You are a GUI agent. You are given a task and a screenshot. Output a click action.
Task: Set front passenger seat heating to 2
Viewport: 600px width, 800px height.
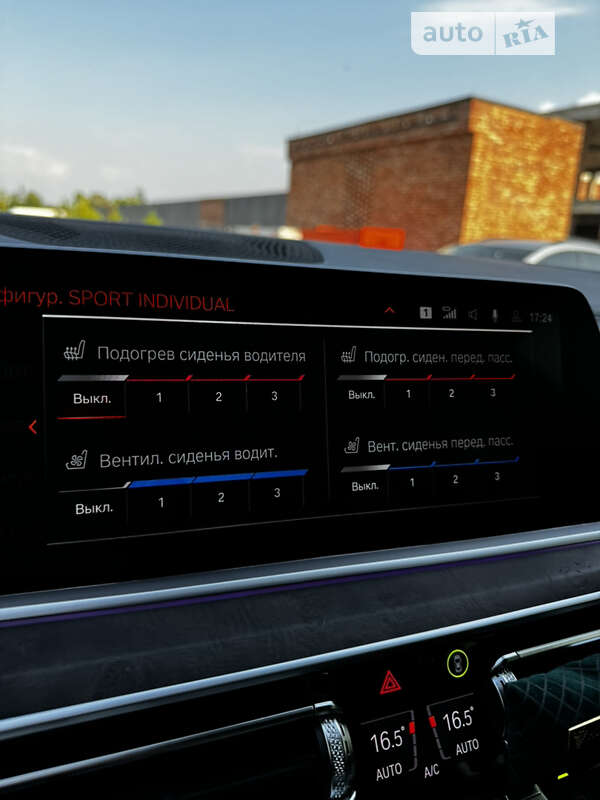[451, 393]
